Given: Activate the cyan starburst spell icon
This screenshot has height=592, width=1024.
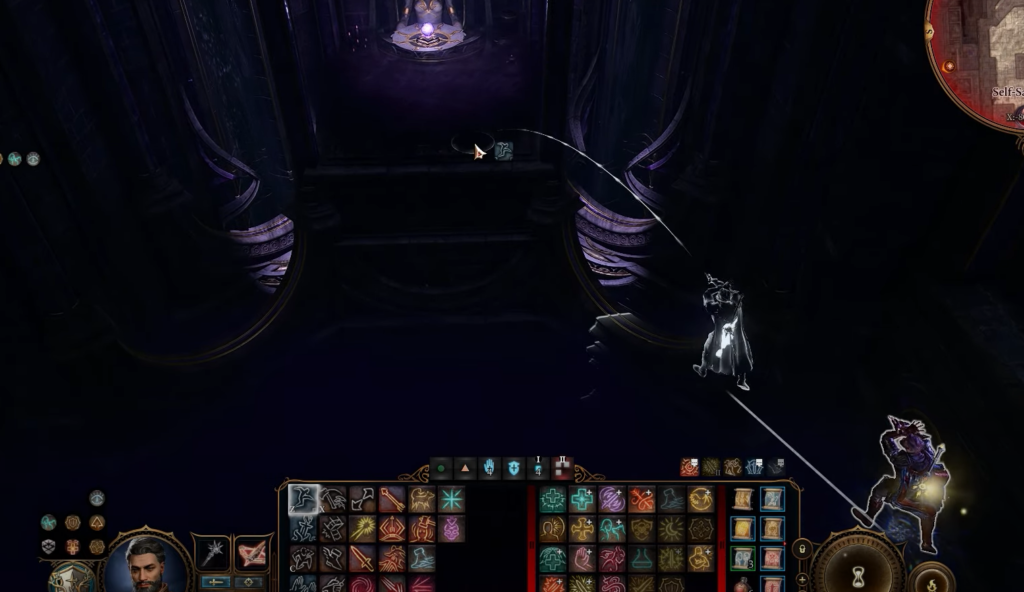Looking at the screenshot, I should (x=451, y=499).
